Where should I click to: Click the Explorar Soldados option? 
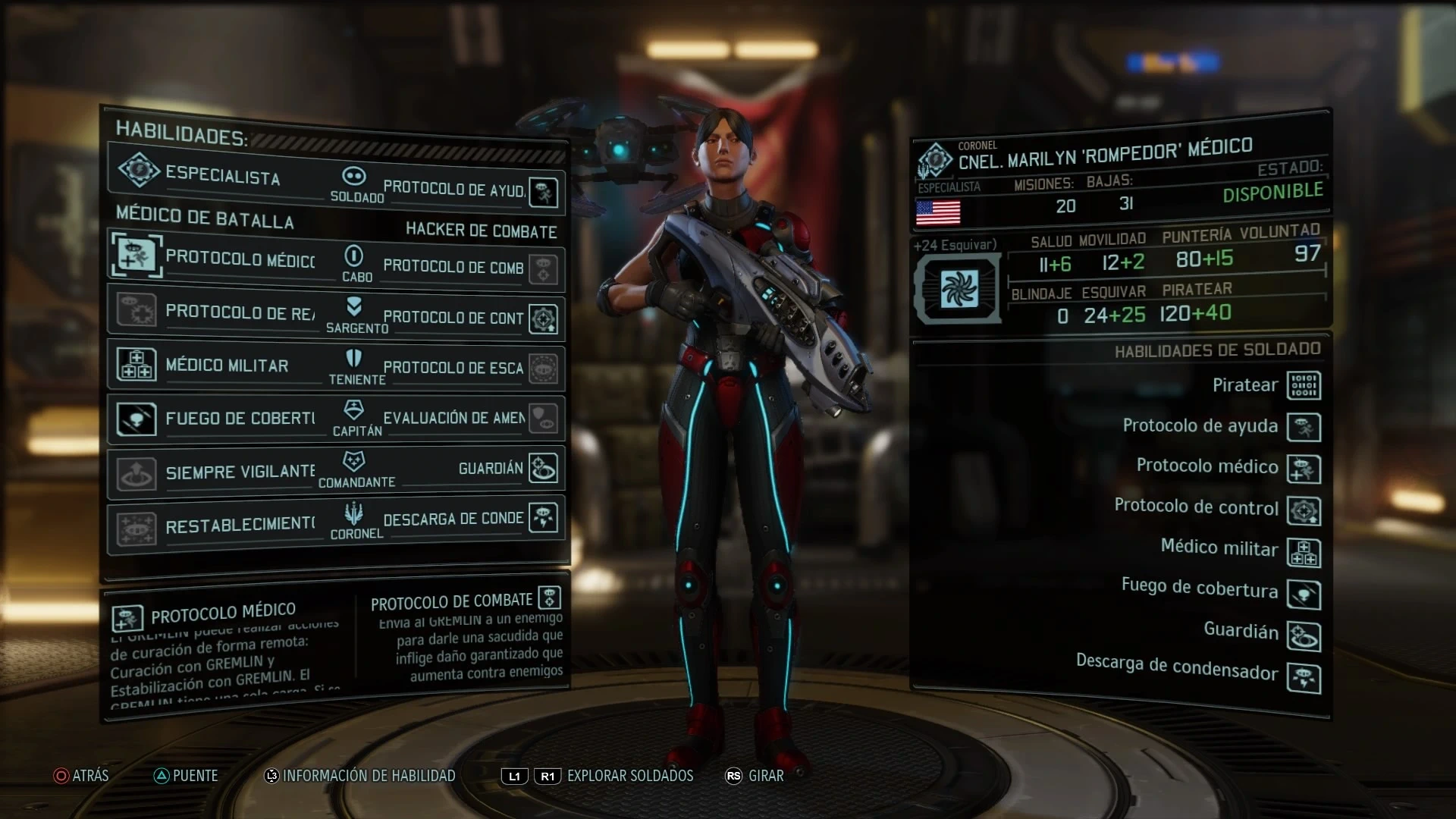[x=629, y=776]
